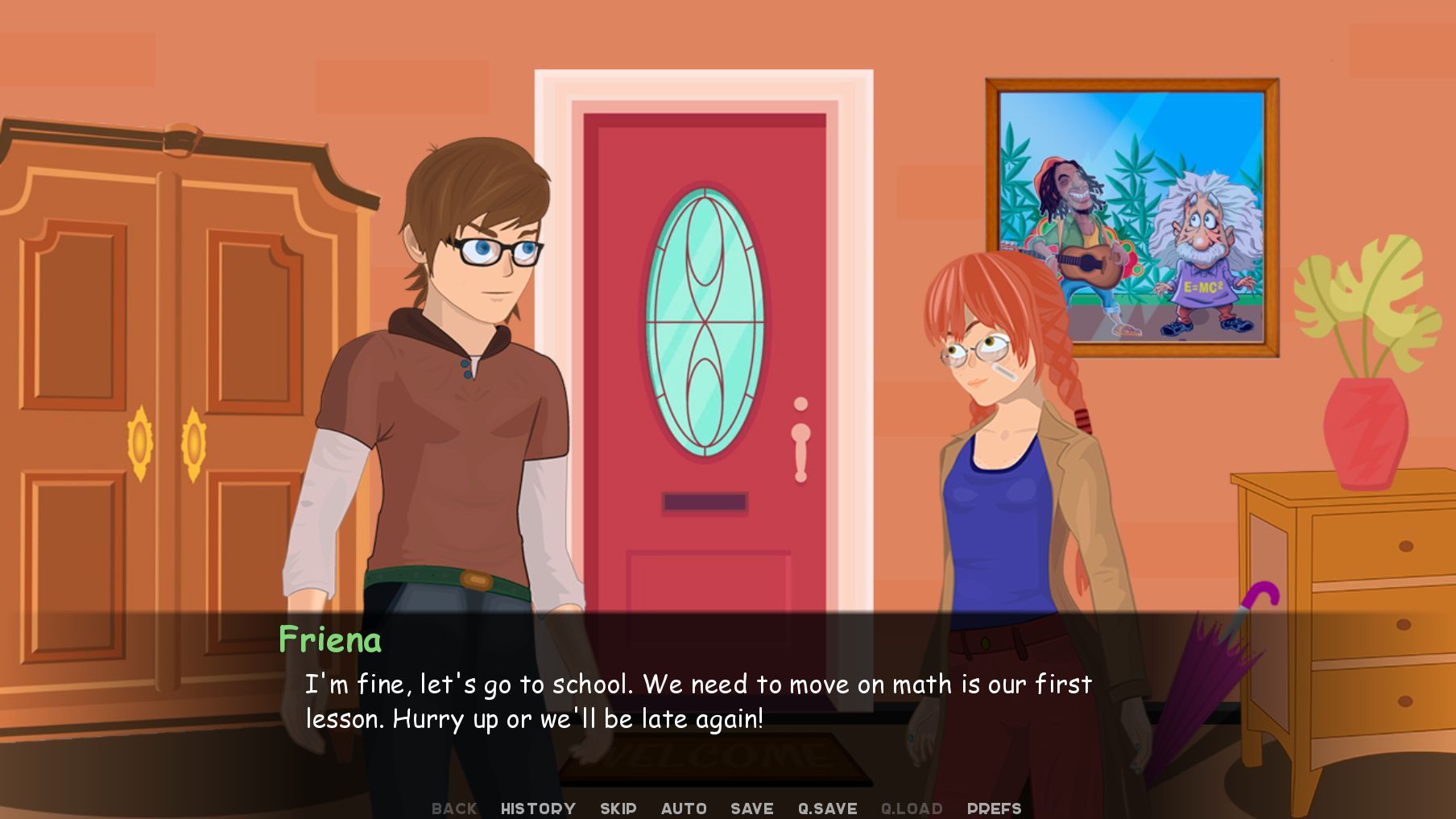1456x819 pixels.
Task: Toggle Auto dialogue advance
Action: coord(684,808)
